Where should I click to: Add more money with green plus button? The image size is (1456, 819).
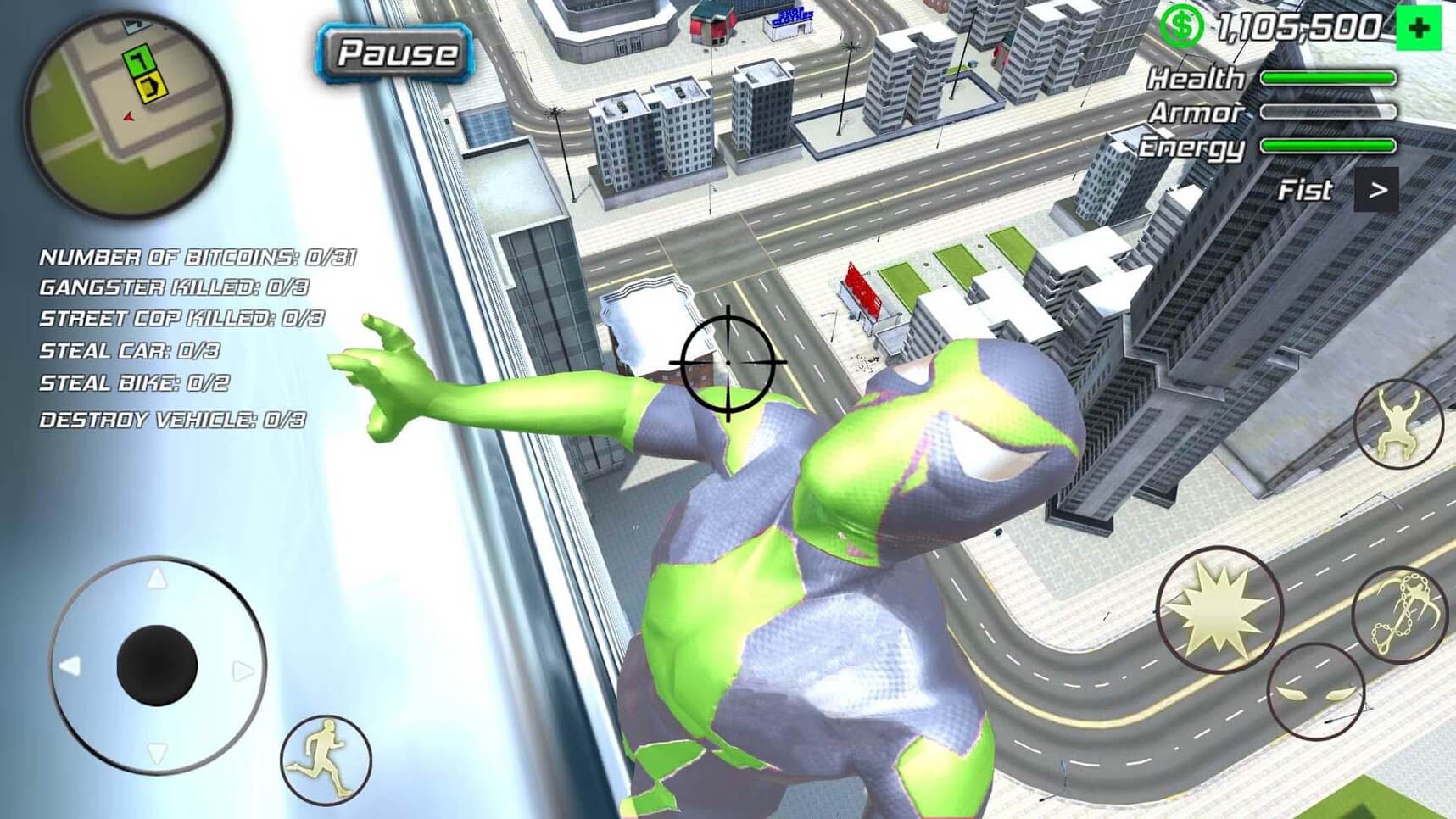pos(1419,29)
